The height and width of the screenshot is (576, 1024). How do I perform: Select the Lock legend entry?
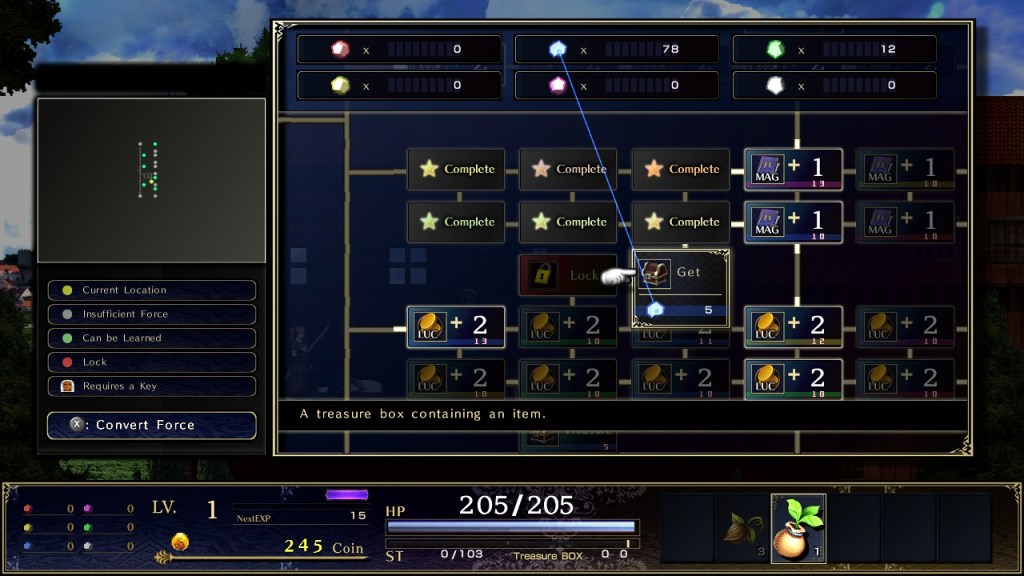151,362
